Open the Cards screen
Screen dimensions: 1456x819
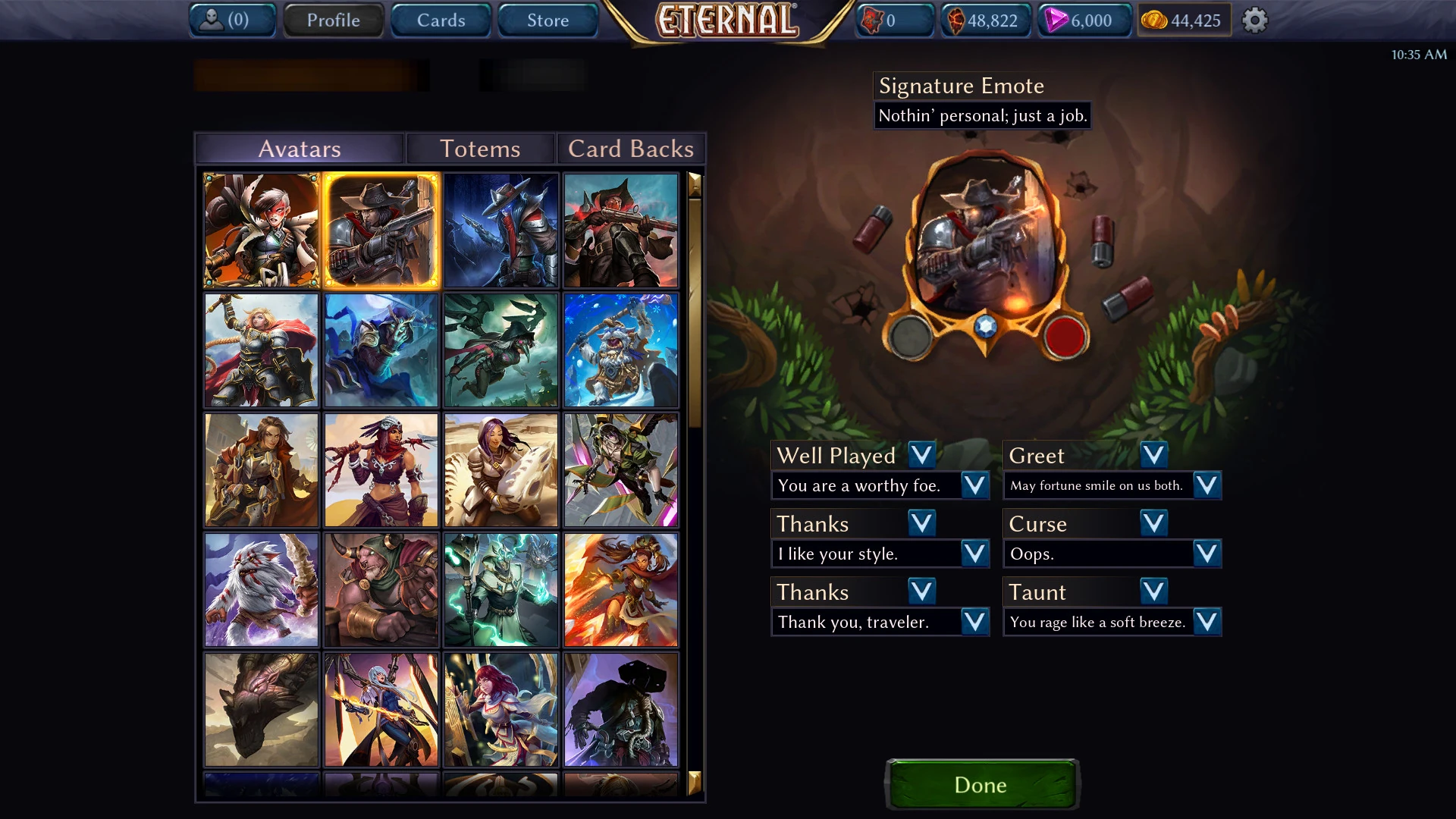441,20
